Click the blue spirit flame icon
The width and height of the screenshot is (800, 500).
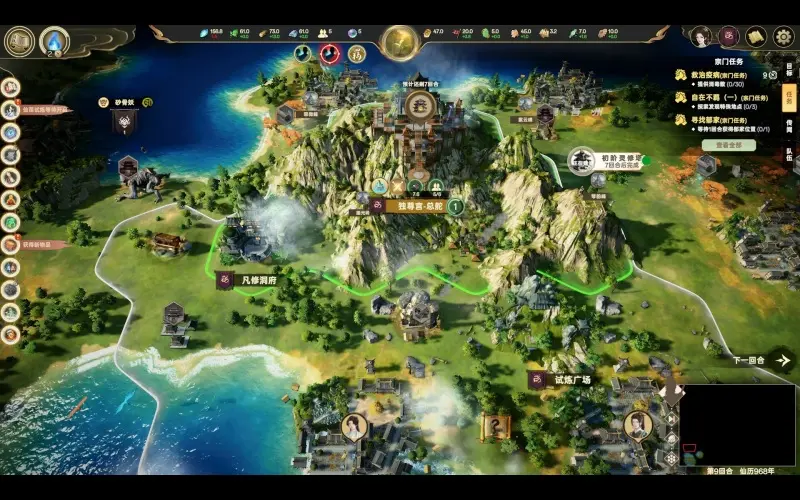(x=53, y=41)
